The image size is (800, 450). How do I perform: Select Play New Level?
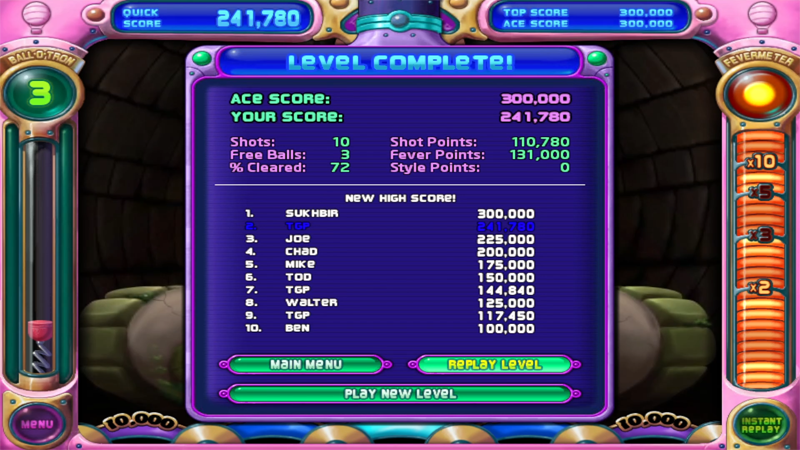pyautogui.click(x=400, y=393)
